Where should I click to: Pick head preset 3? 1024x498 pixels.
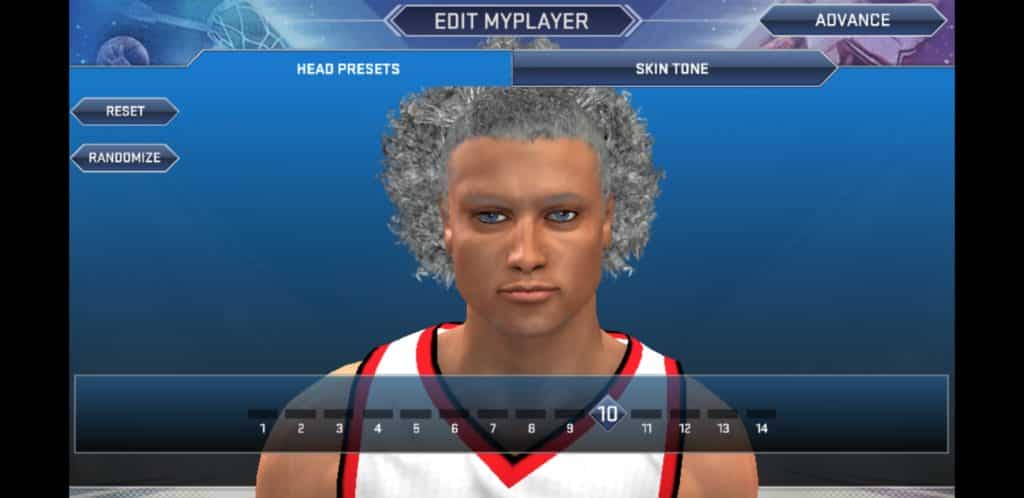coord(339,420)
